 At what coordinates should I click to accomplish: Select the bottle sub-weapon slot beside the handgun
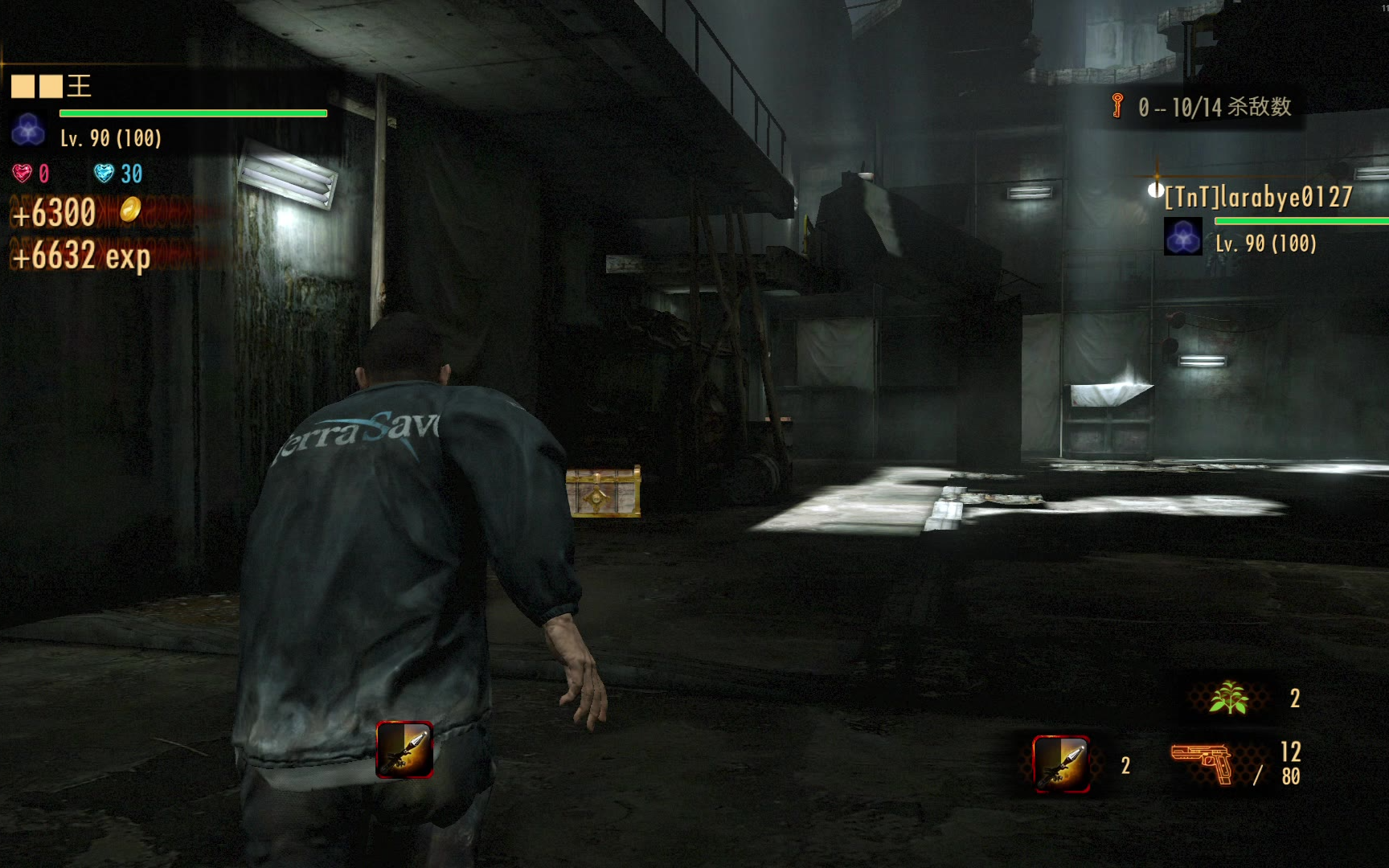[1061, 764]
